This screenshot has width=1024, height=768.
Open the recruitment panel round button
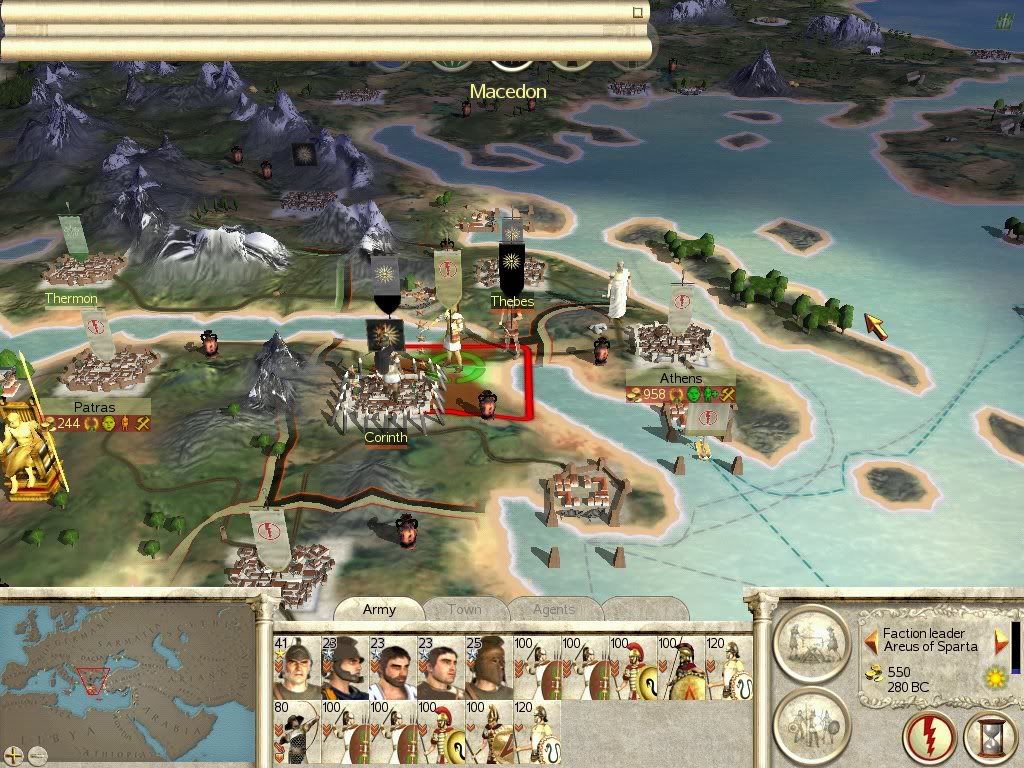click(x=811, y=723)
